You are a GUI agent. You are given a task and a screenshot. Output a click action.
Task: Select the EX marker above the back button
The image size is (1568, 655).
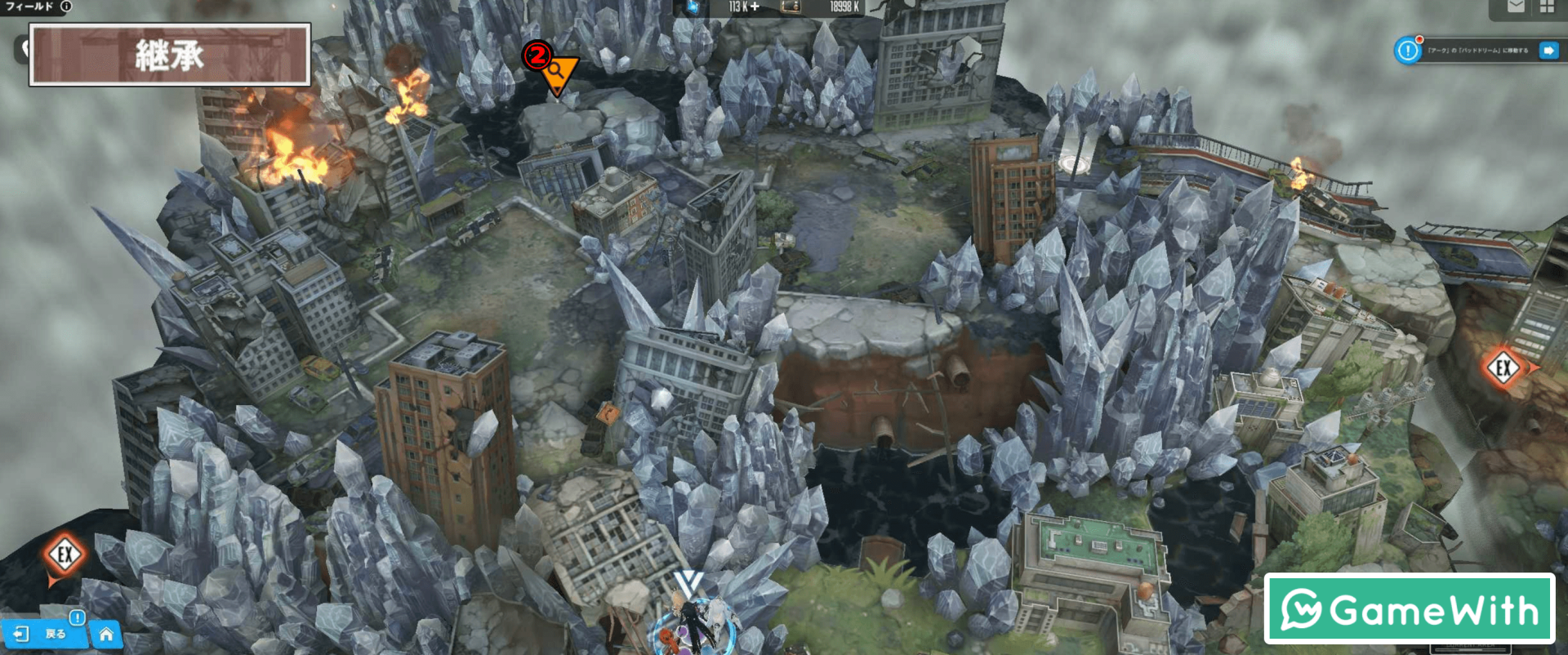pyautogui.click(x=65, y=555)
